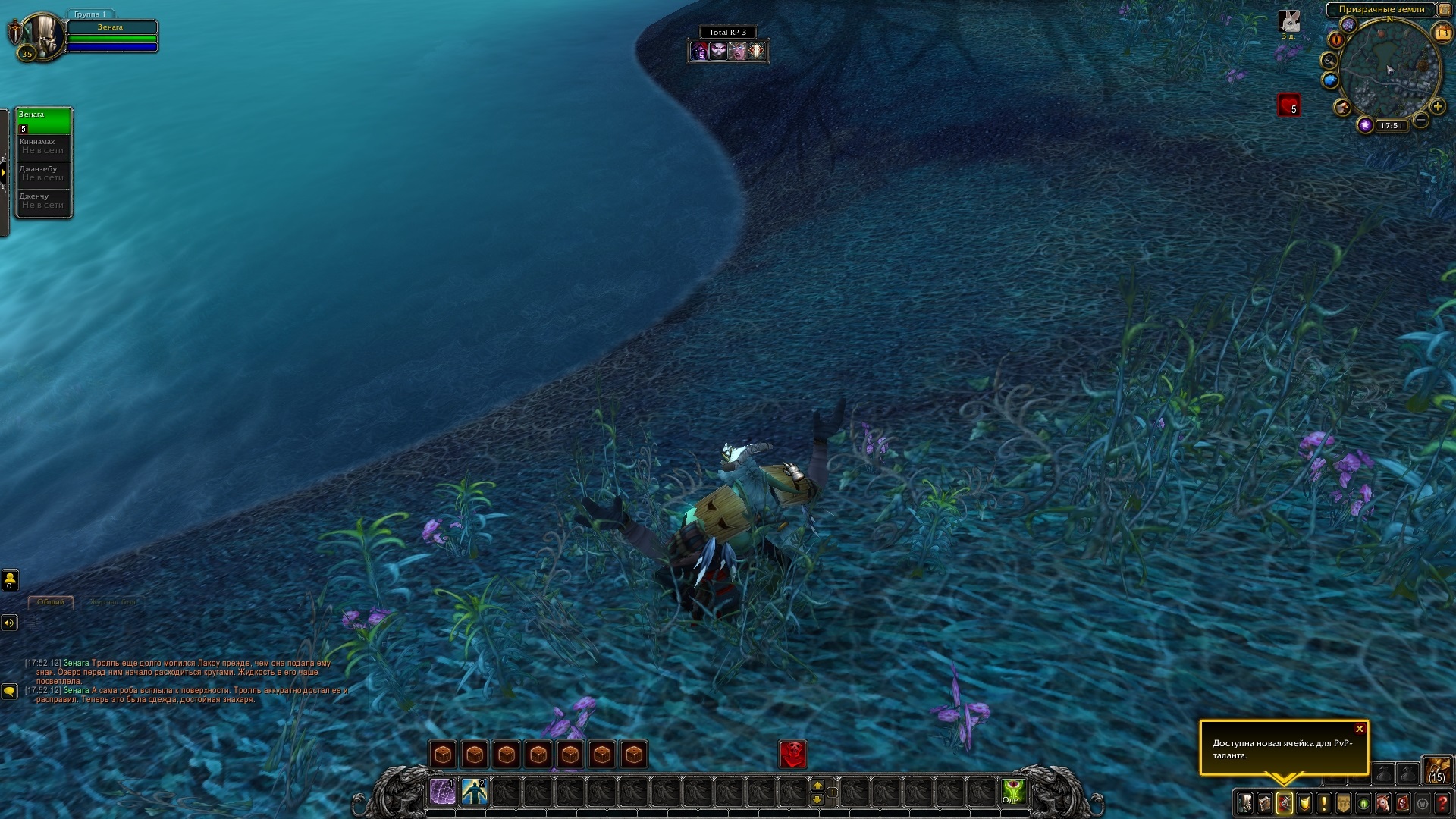Open the backpack showing 15 free slots
1456x819 pixels.
click(x=1436, y=770)
